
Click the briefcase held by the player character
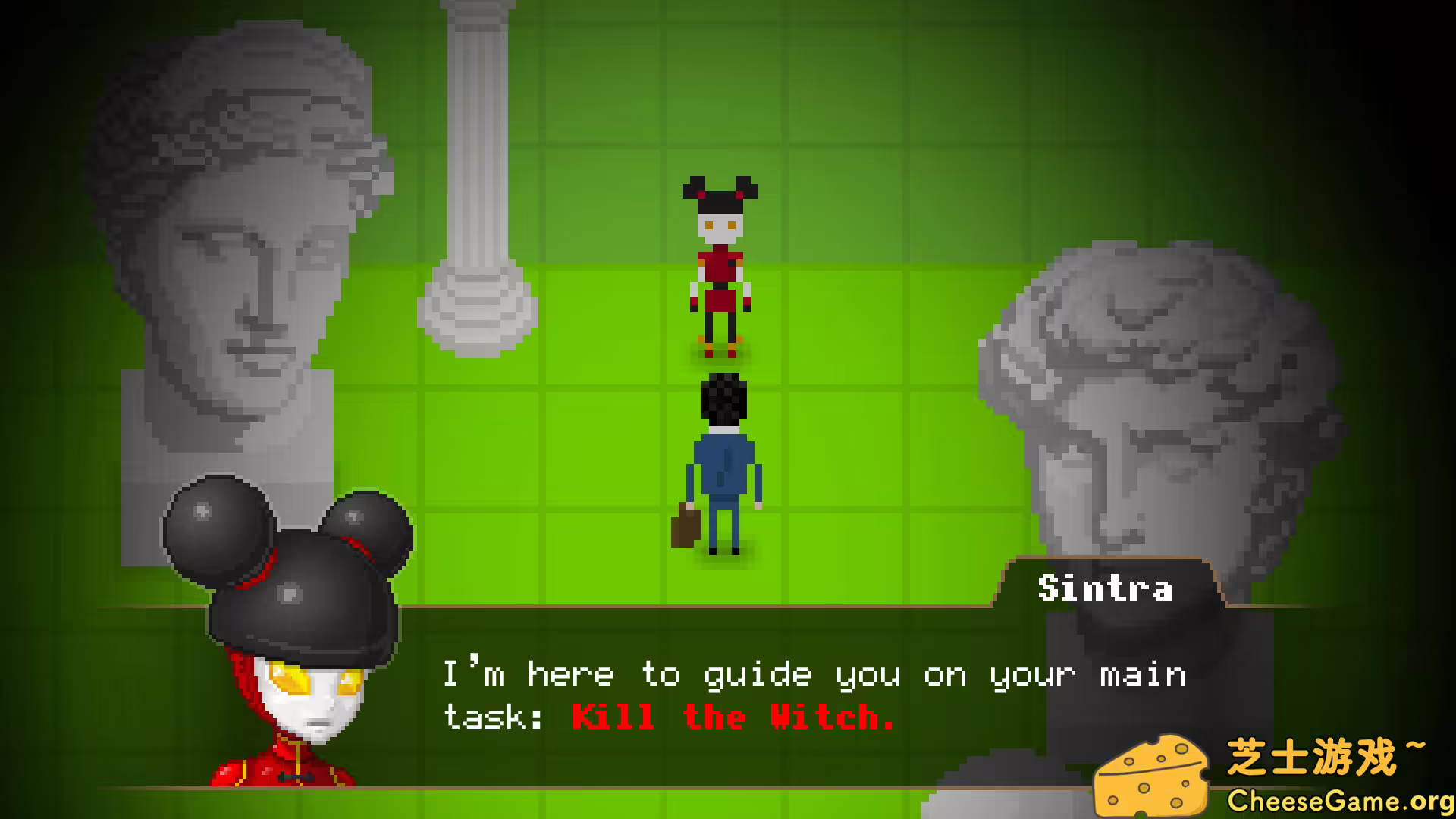[x=684, y=526]
